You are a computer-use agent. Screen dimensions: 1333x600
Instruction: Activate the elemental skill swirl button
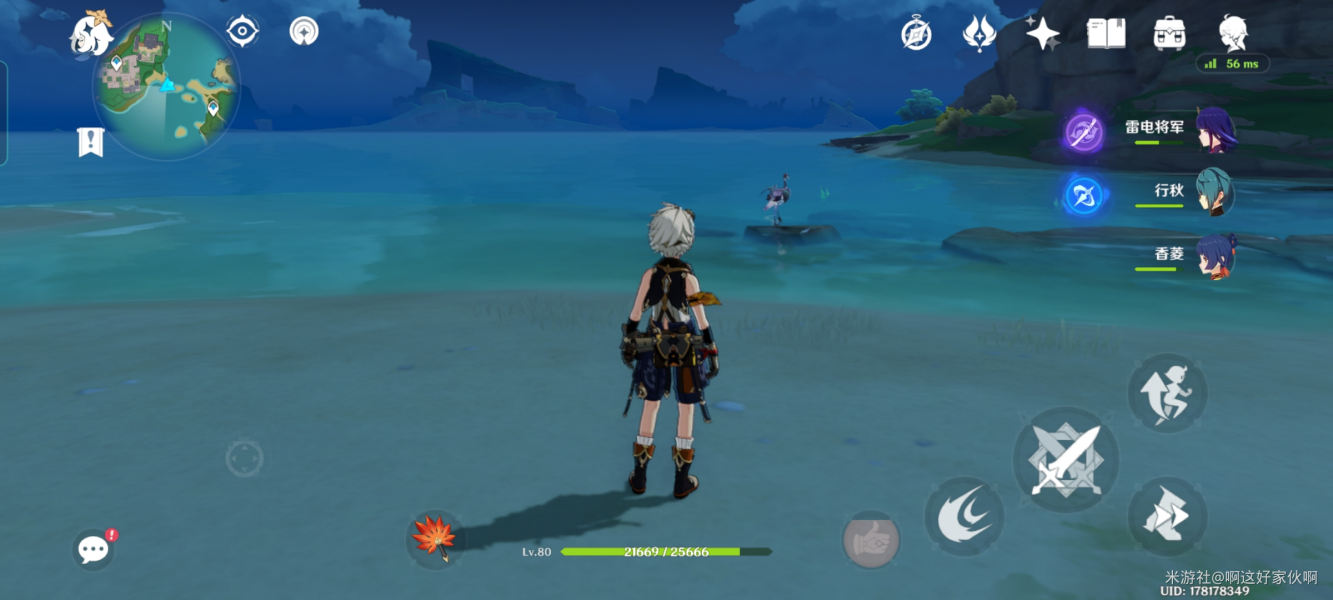pyautogui.click(x=964, y=517)
